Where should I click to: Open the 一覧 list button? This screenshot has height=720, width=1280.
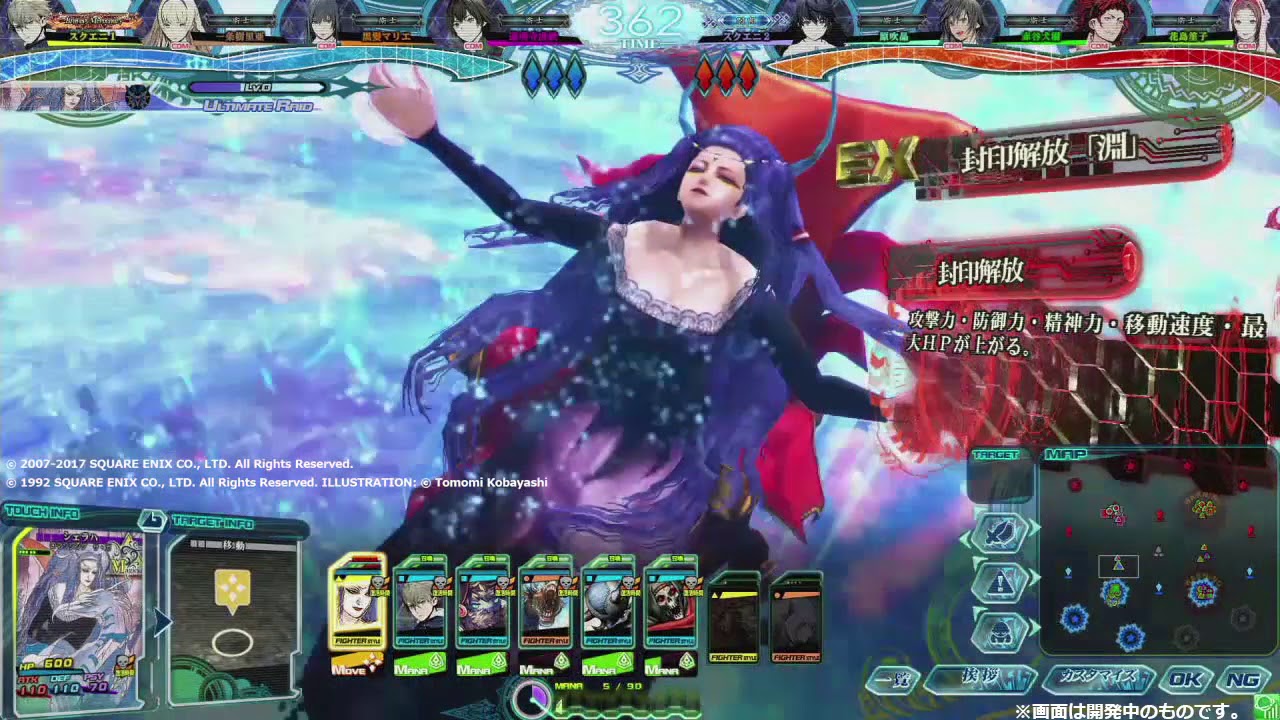click(891, 680)
